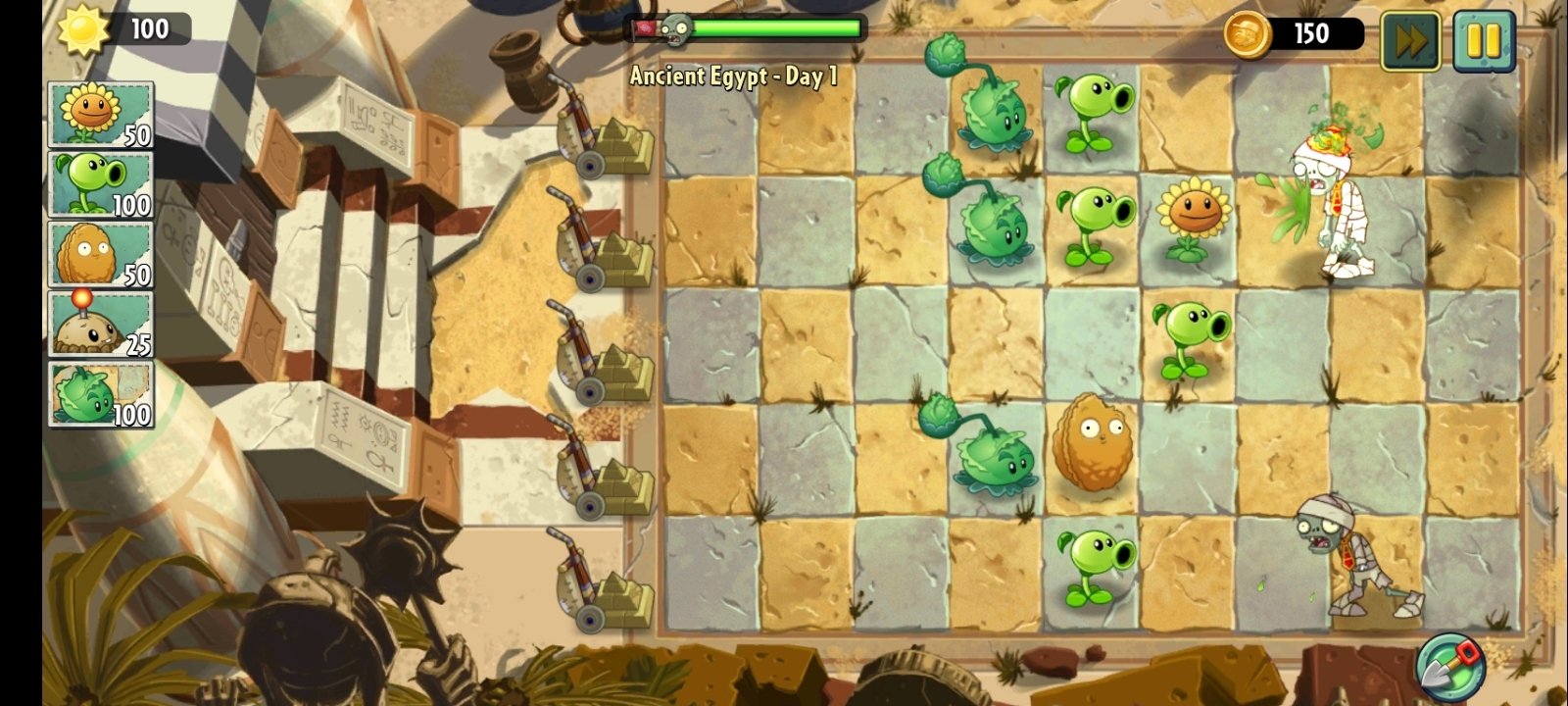Activate the fast-forward speed button
This screenshot has width=1568, height=706.
click(x=1410, y=41)
